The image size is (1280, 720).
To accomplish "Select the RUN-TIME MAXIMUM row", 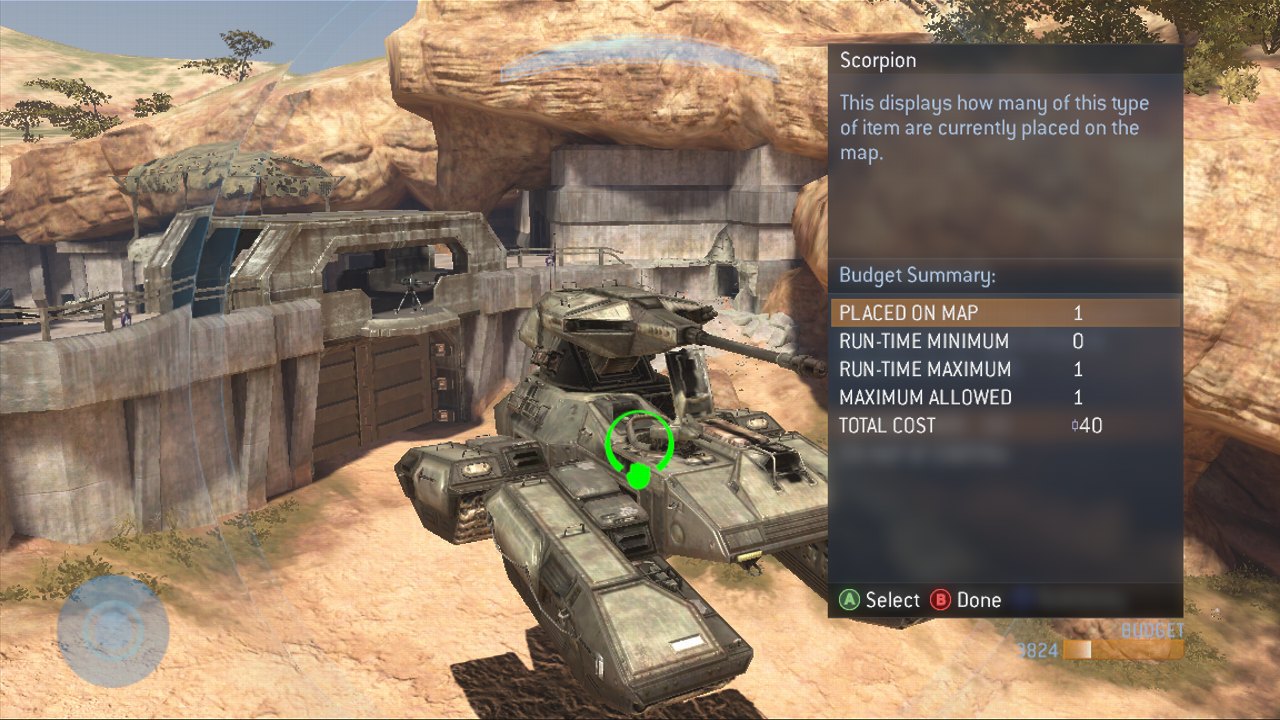I will point(1004,369).
